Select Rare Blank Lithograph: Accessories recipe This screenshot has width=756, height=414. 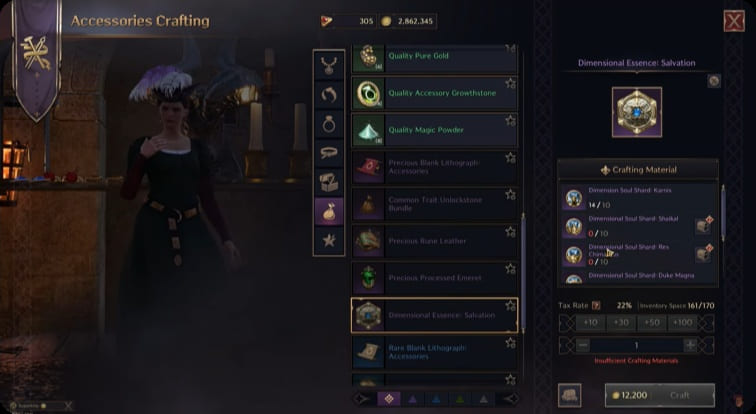click(x=433, y=351)
